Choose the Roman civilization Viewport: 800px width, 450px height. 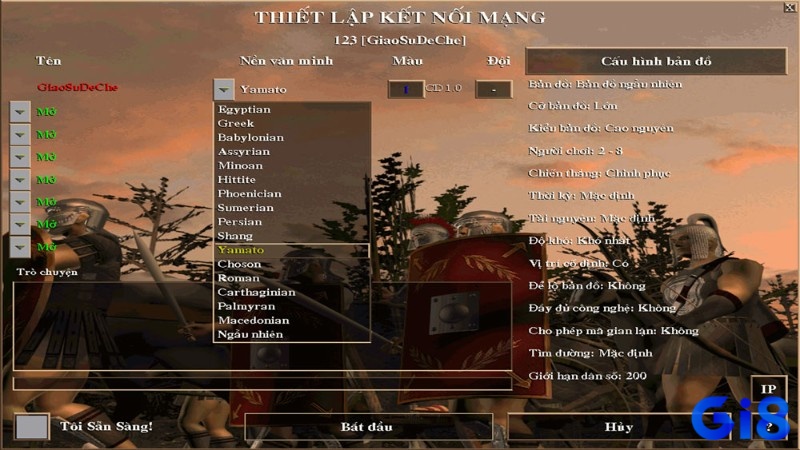click(238, 278)
